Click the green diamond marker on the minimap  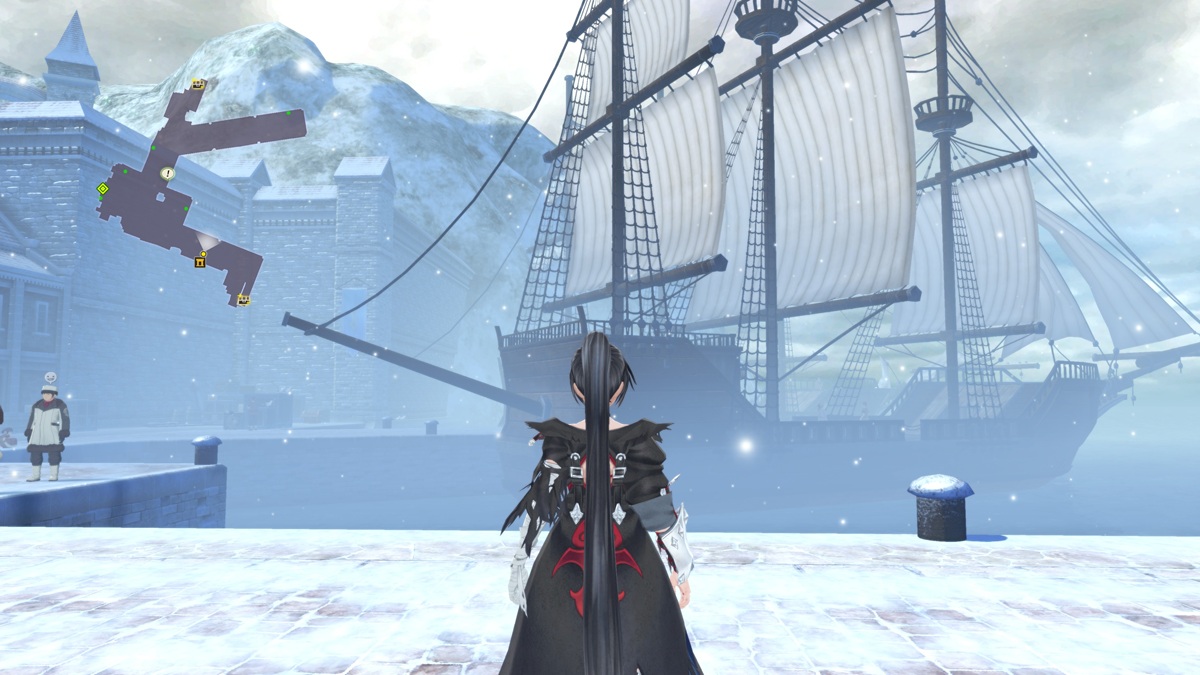click(102, 188)
